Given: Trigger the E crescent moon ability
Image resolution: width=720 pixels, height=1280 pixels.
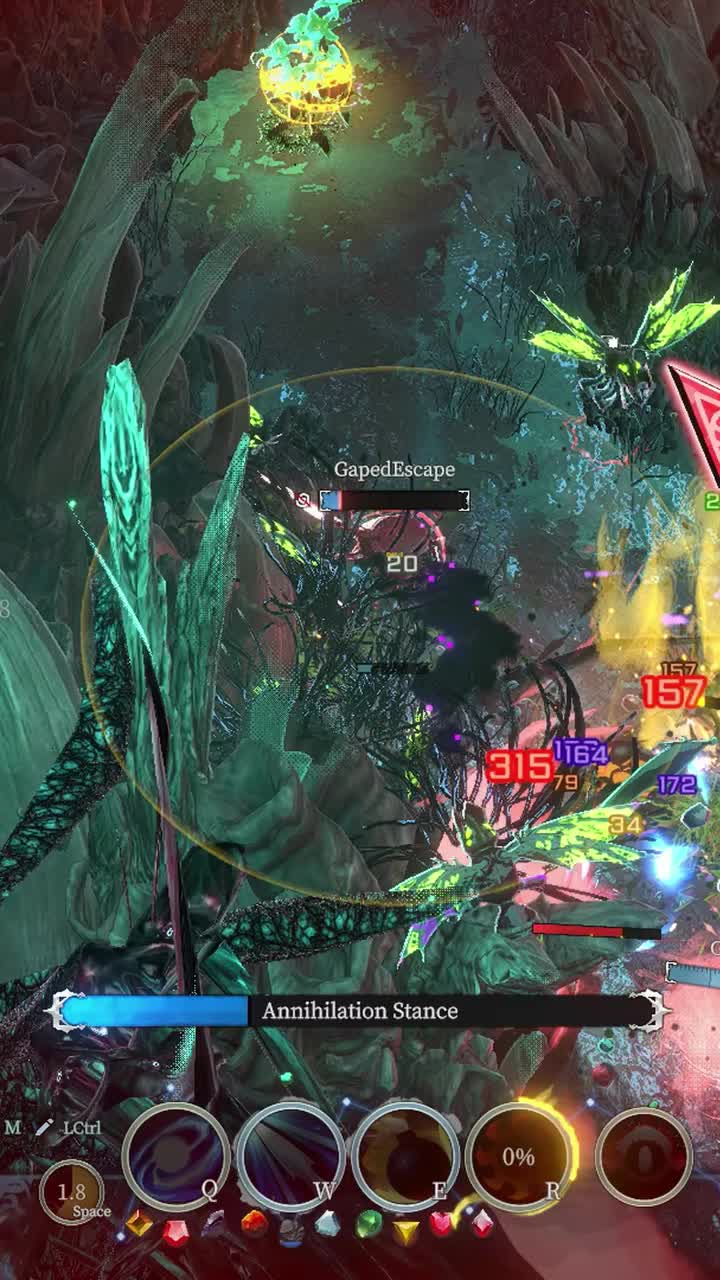Looking at the screenshot, I should click(405, 1156).
